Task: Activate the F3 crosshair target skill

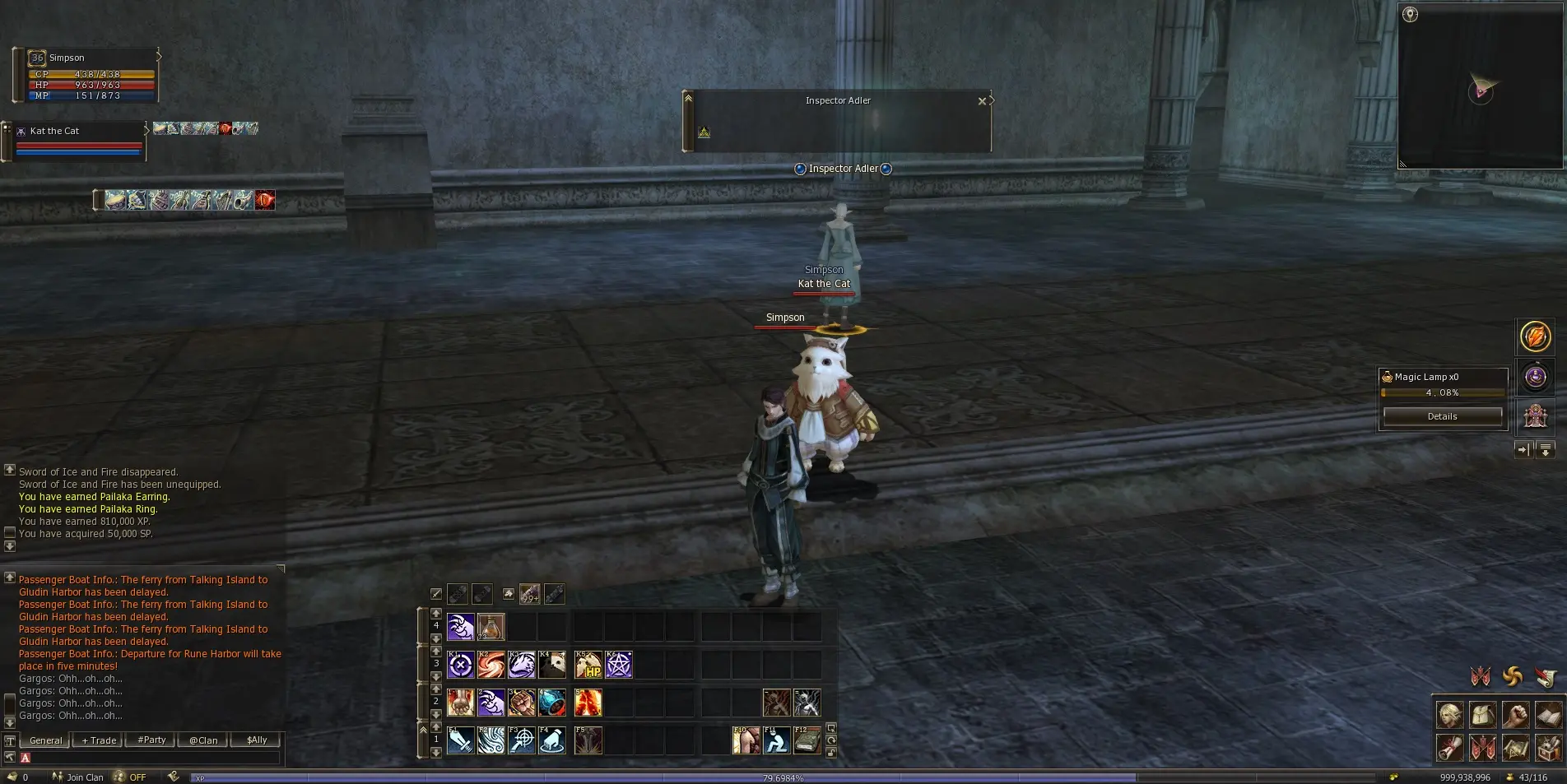Action: 522,740
